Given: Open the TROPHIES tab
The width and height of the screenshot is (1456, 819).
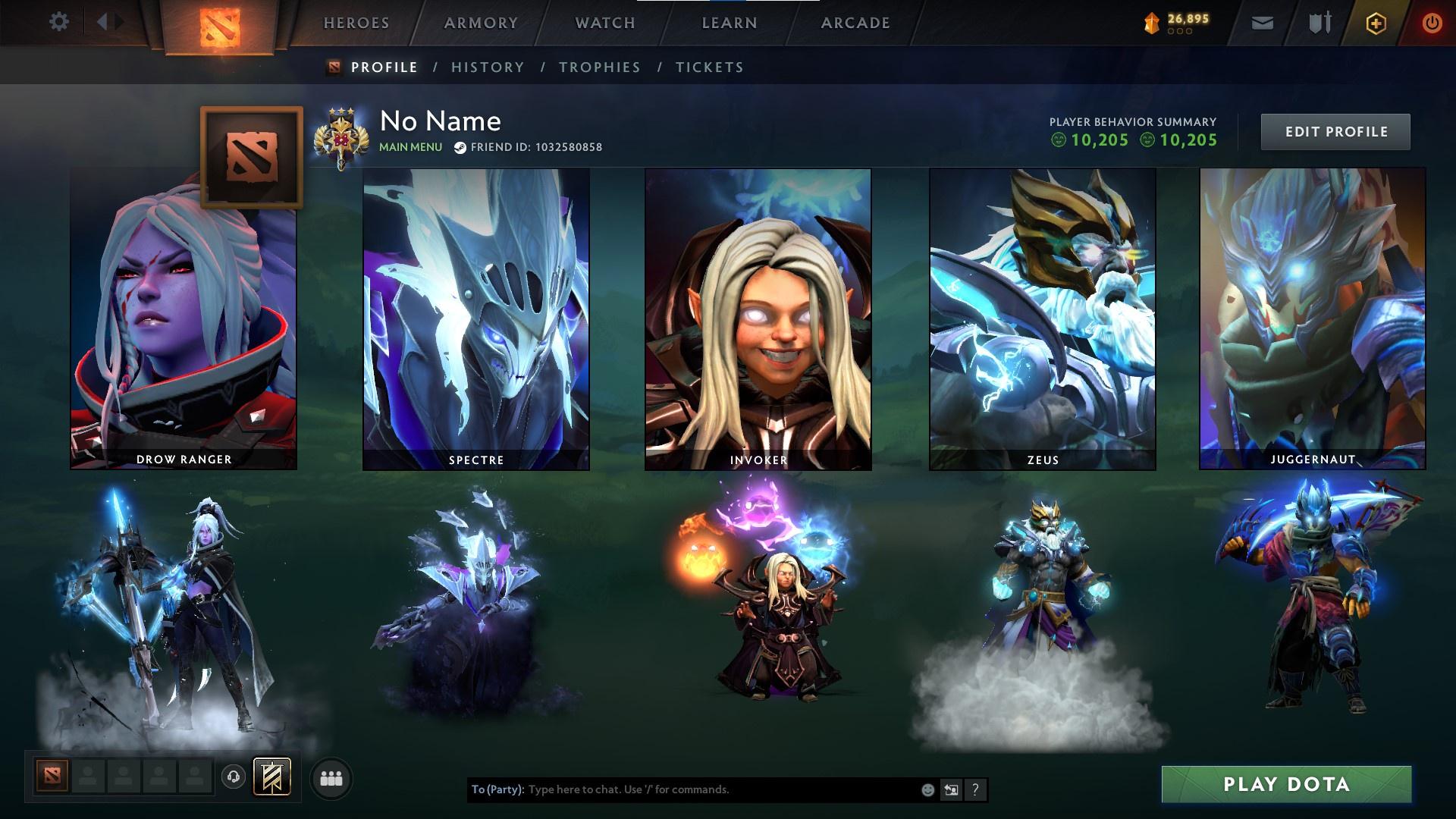Looking at the screenshot, I should 601,67.
